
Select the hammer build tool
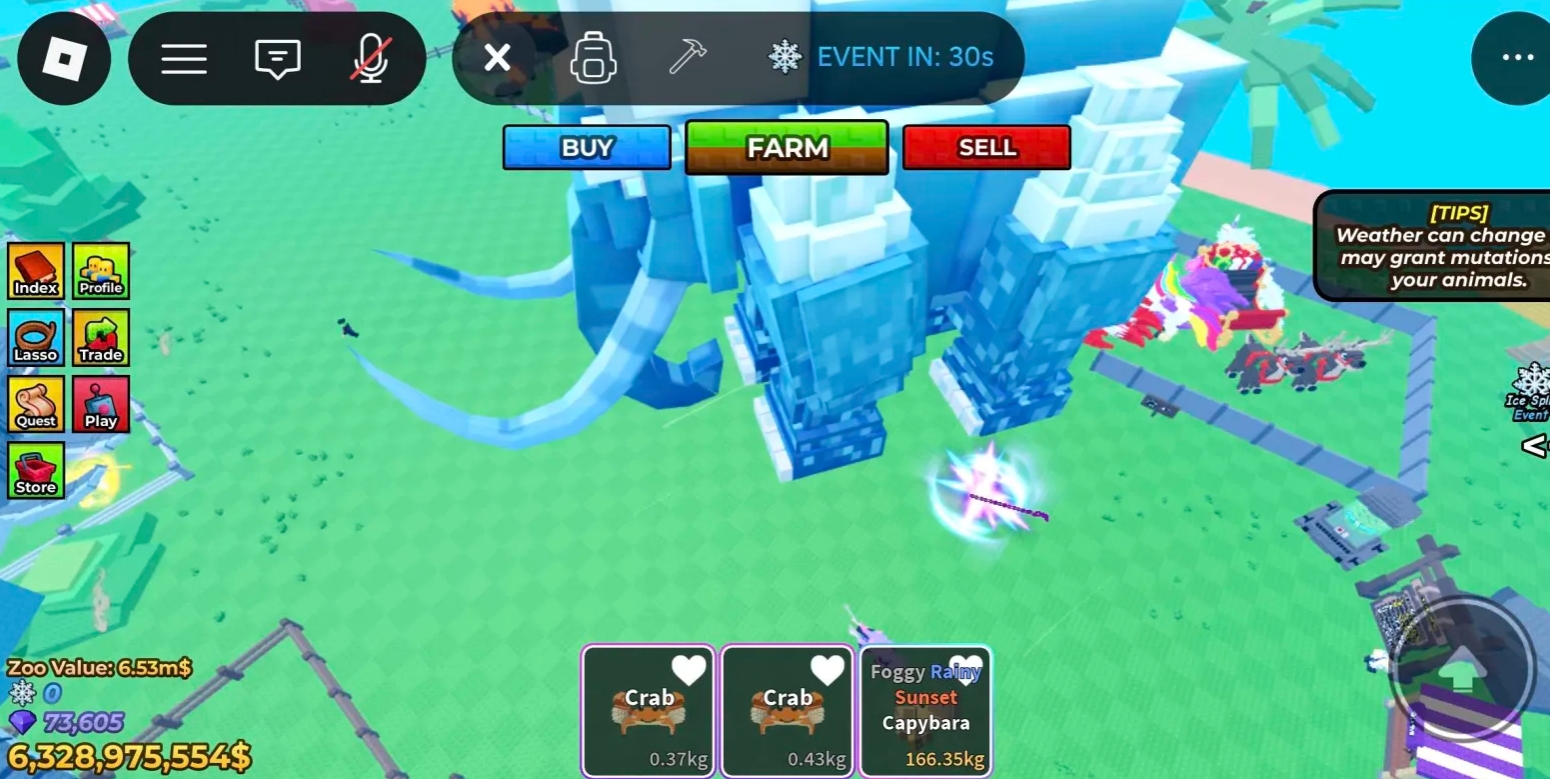click(686, 58)
